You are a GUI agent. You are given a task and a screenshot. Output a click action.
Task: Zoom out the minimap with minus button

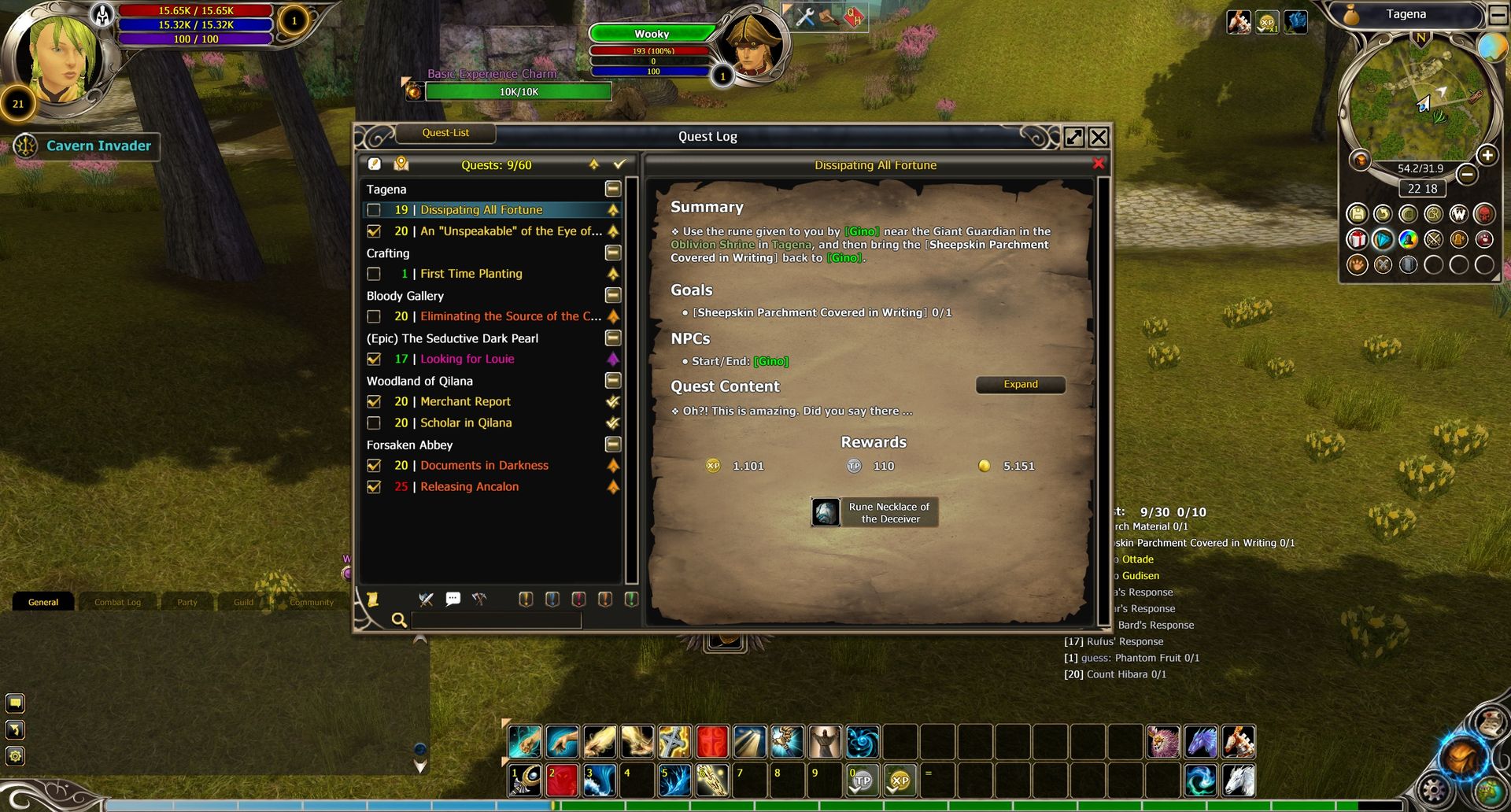pos(1466,174)
